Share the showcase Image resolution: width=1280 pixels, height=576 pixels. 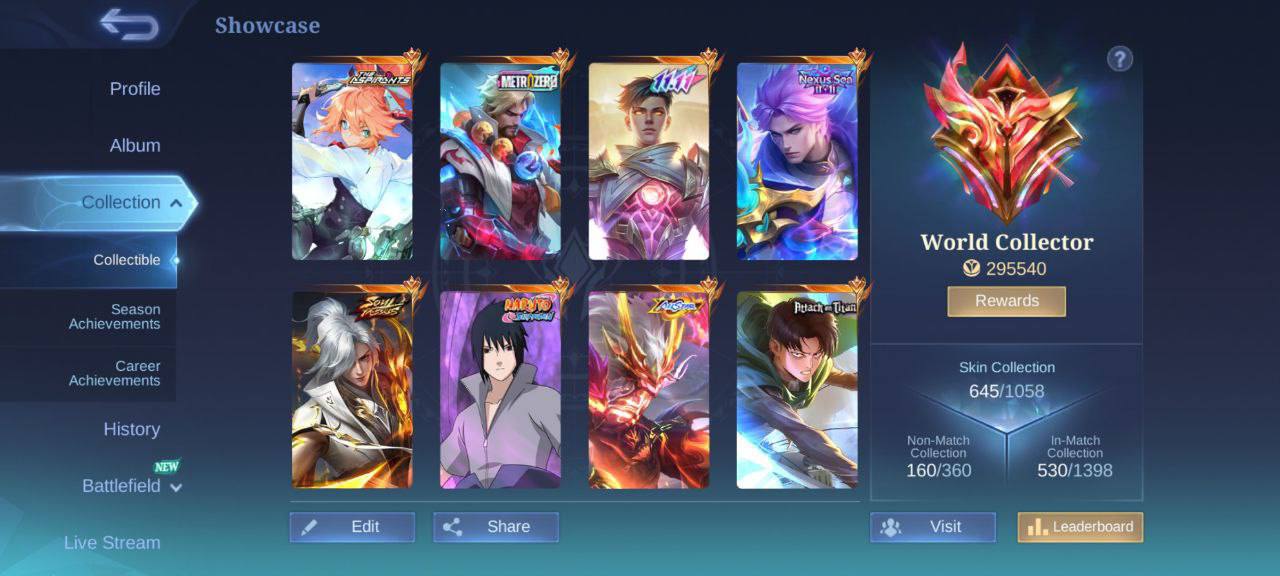tap(496, 527)
